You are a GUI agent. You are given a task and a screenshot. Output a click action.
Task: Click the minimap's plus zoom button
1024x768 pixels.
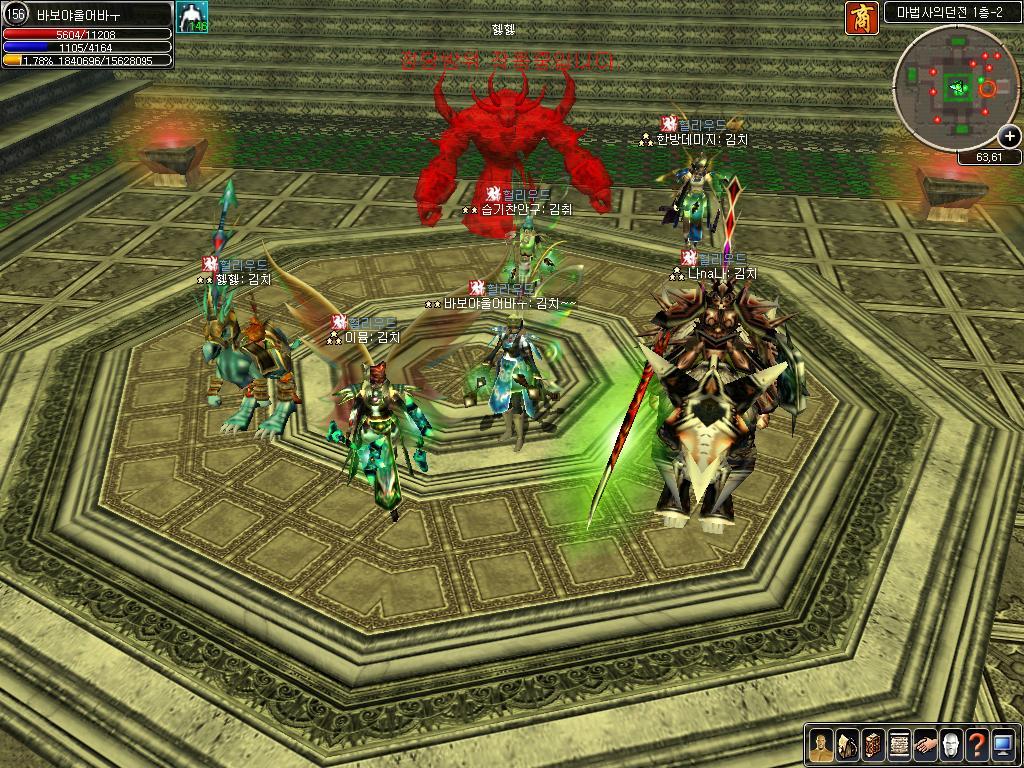(1009, 137)
